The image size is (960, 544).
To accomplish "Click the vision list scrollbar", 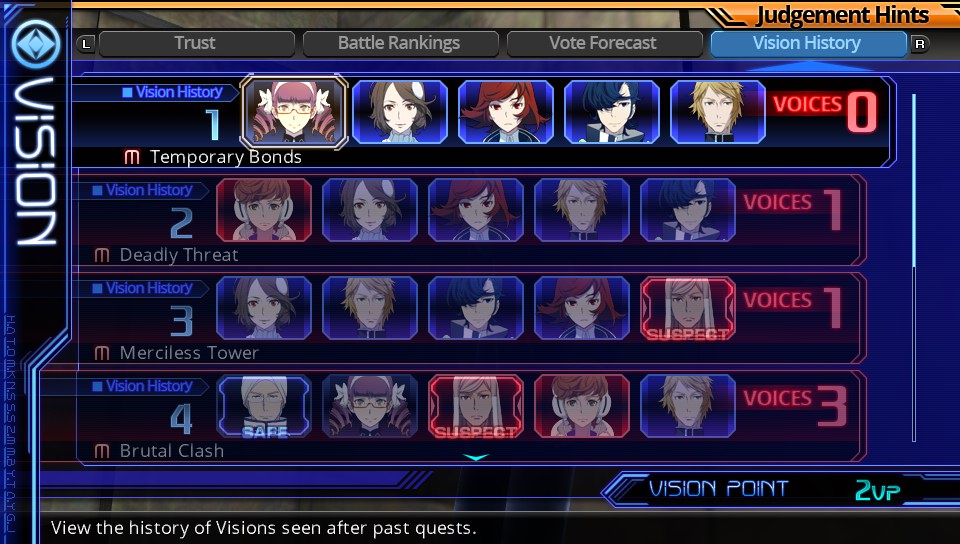I will pyautogui.click(x=913, y=180).
